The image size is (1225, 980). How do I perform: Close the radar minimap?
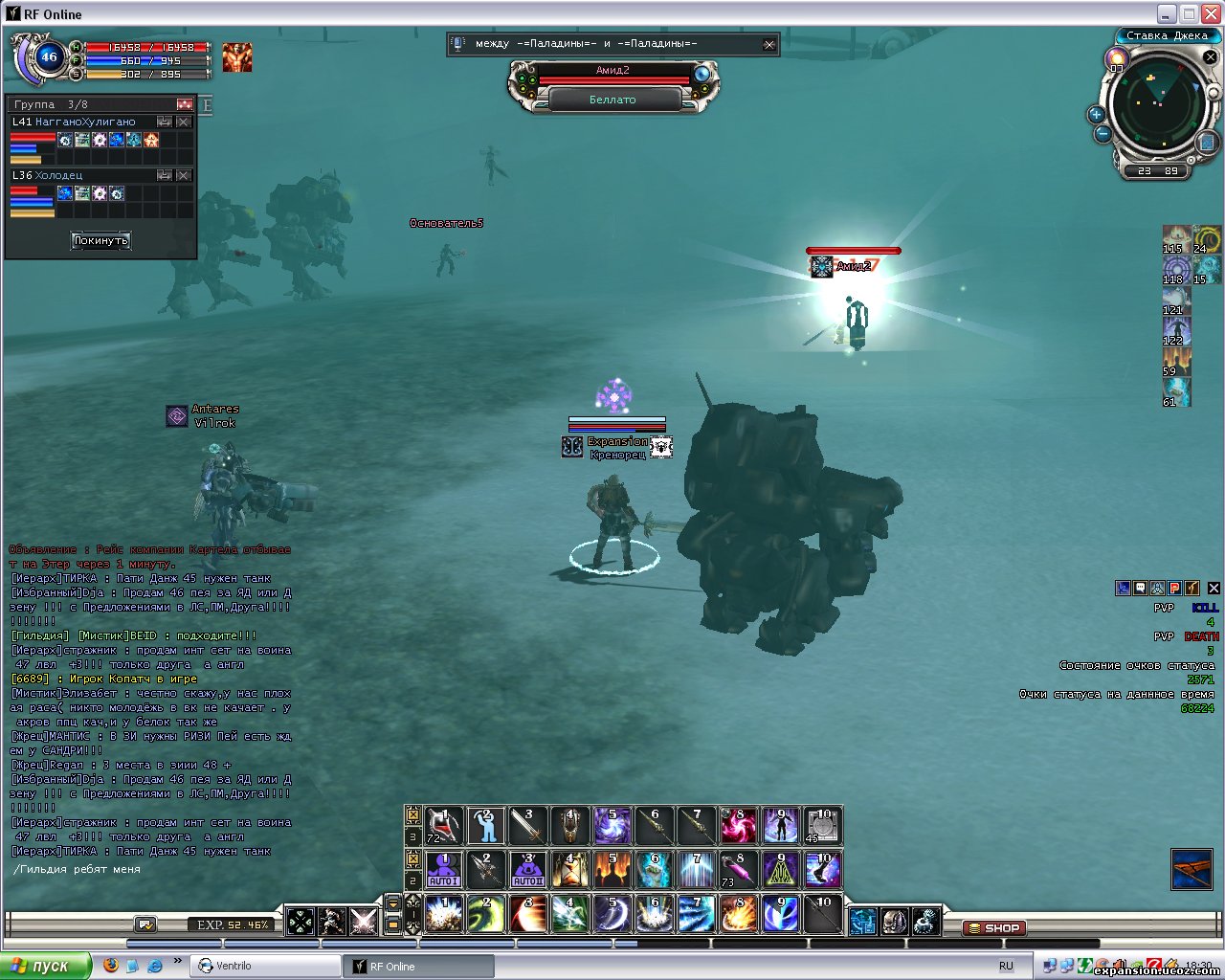pos(1210,57)
